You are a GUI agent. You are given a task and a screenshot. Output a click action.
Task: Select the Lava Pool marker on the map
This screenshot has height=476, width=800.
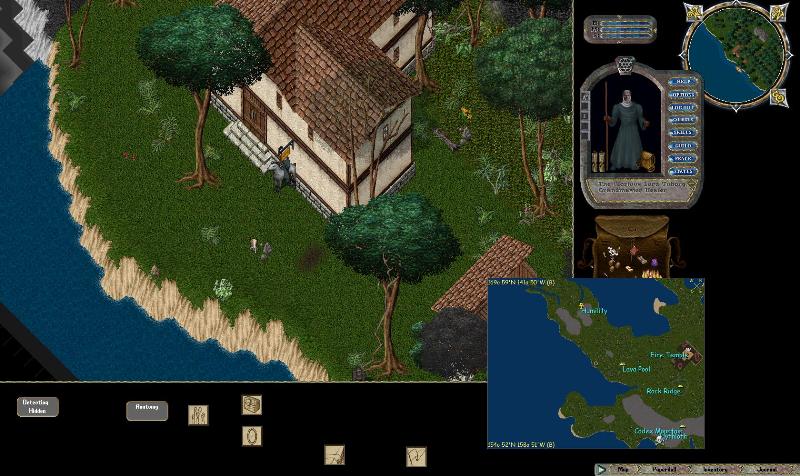pos(637,368)
